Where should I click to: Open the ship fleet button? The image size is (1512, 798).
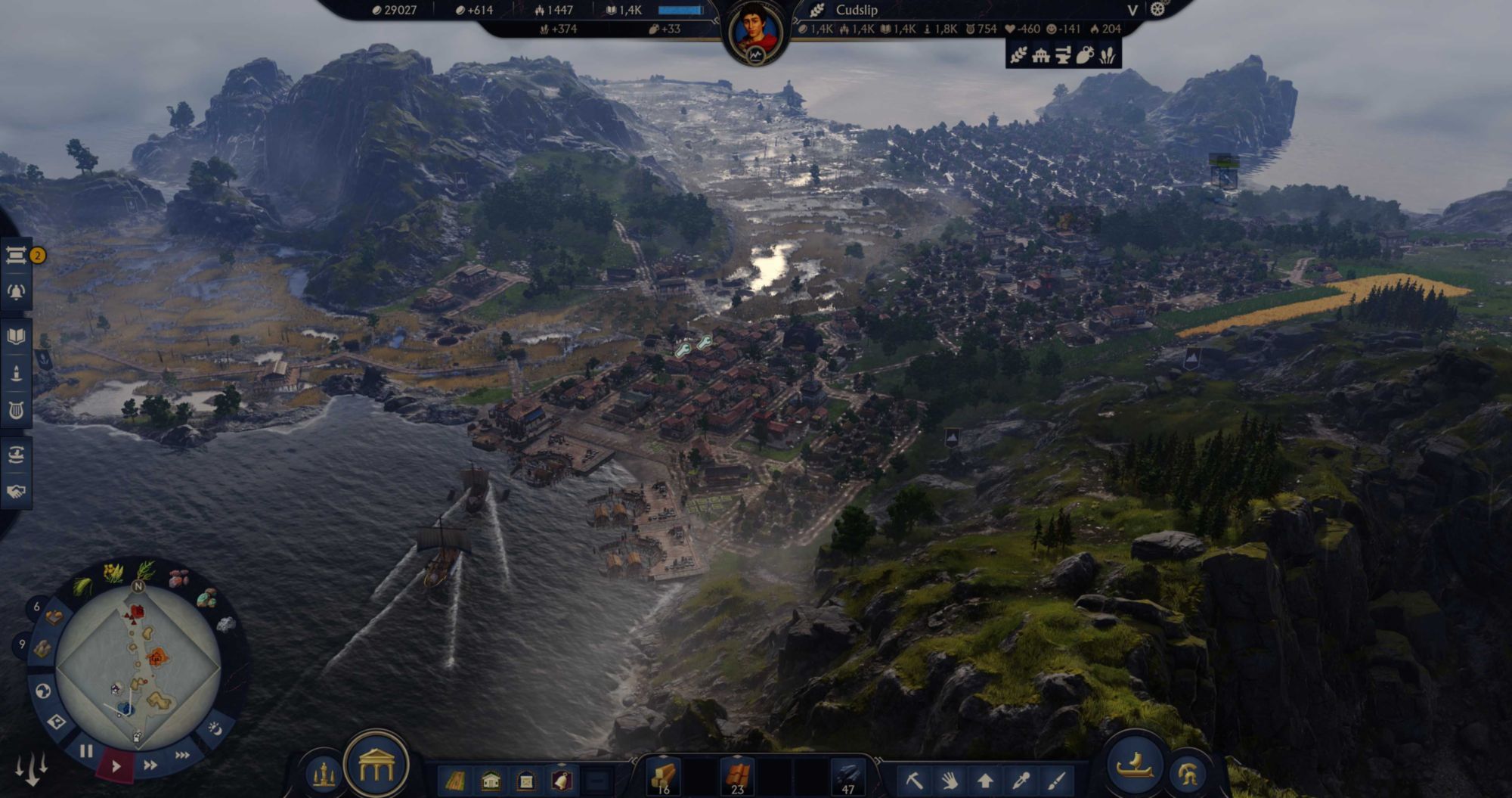[x=1134, y=766]
